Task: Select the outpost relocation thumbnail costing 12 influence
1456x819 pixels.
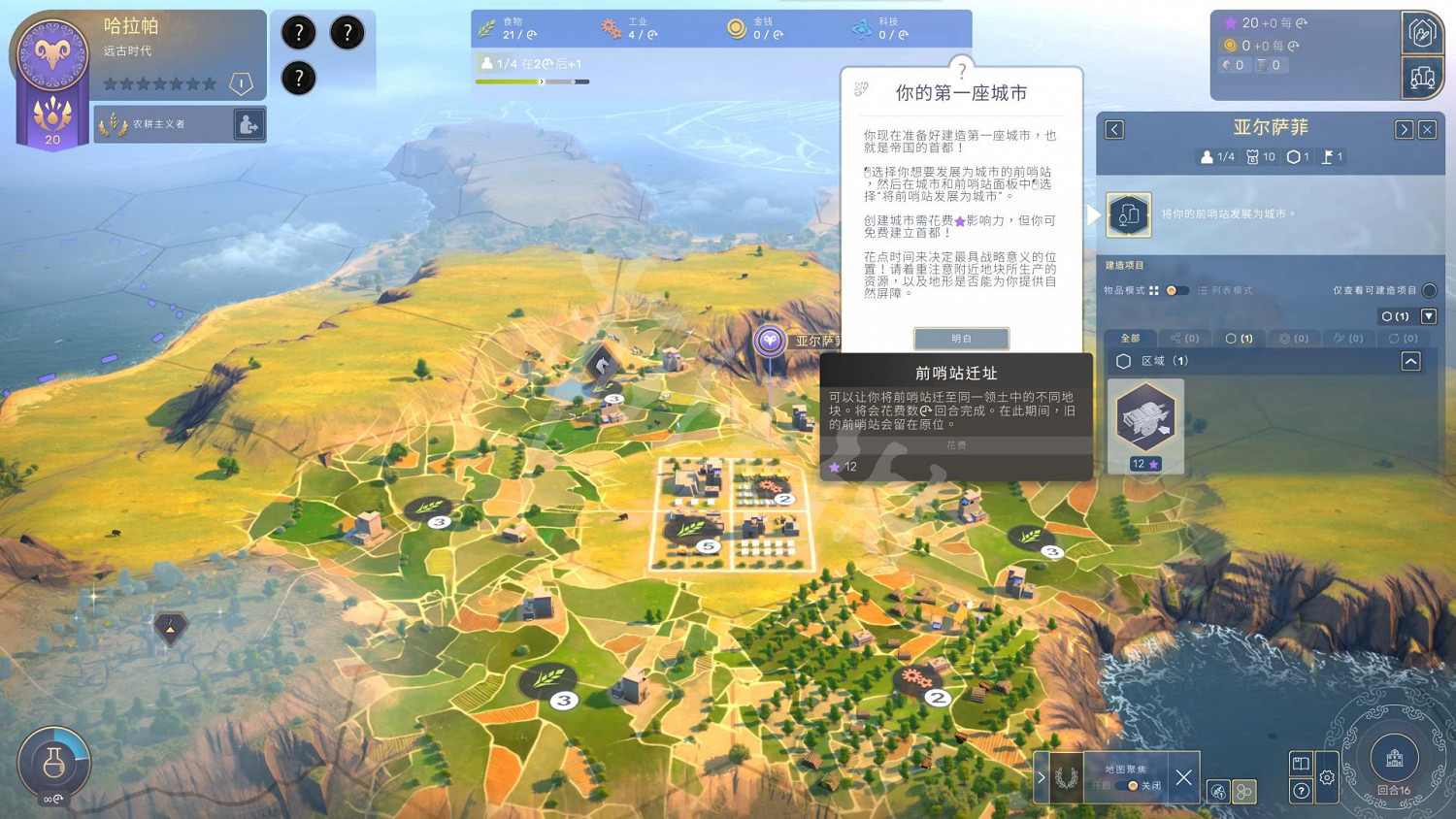Action: [x=1145, y=418]
